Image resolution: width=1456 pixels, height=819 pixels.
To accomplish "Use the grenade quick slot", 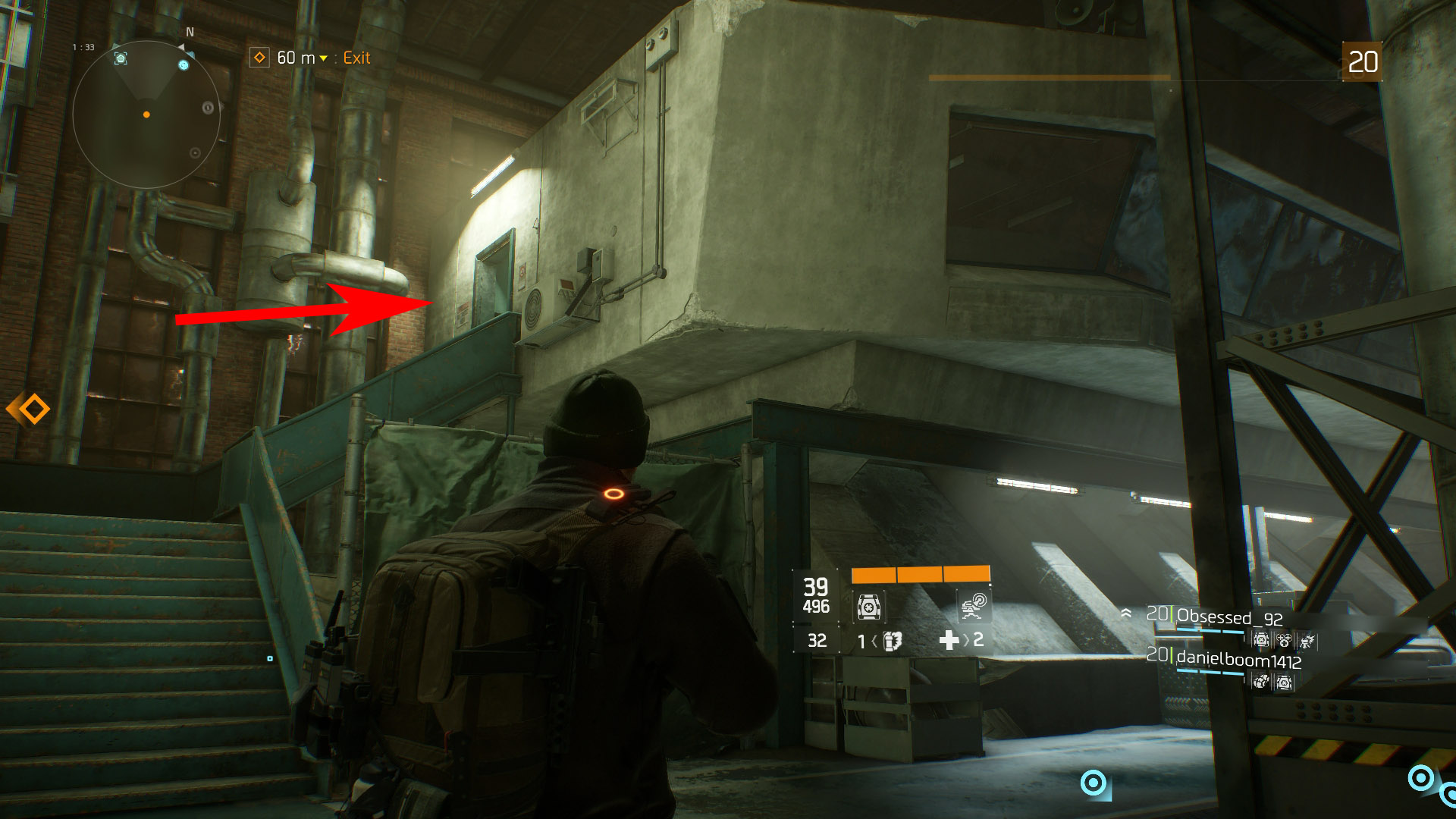I will (x=893, y=642).
